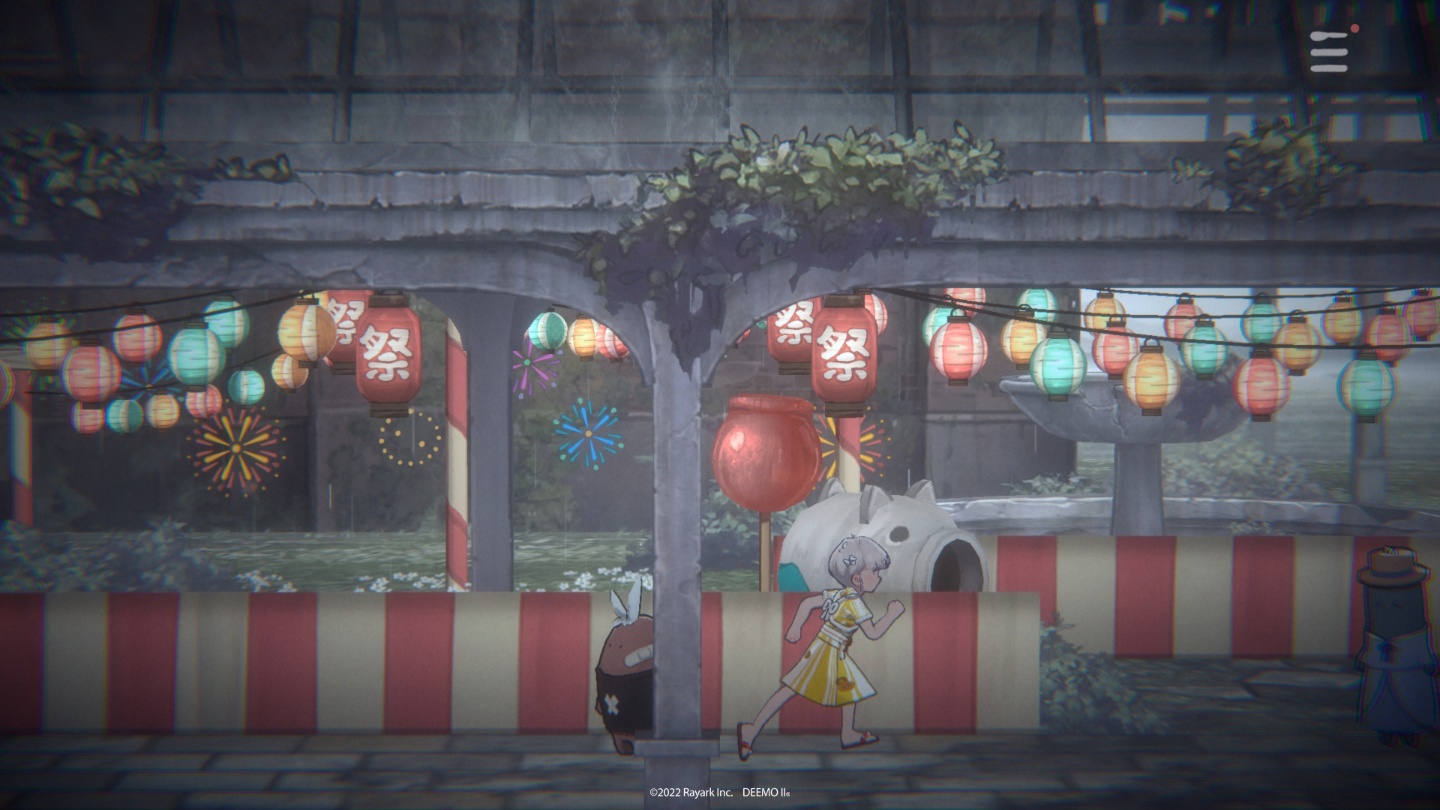The height and width of the screenshot is (810, 1440).
Task: Select the striped festival barrier fence
Action: coord(300,660)
